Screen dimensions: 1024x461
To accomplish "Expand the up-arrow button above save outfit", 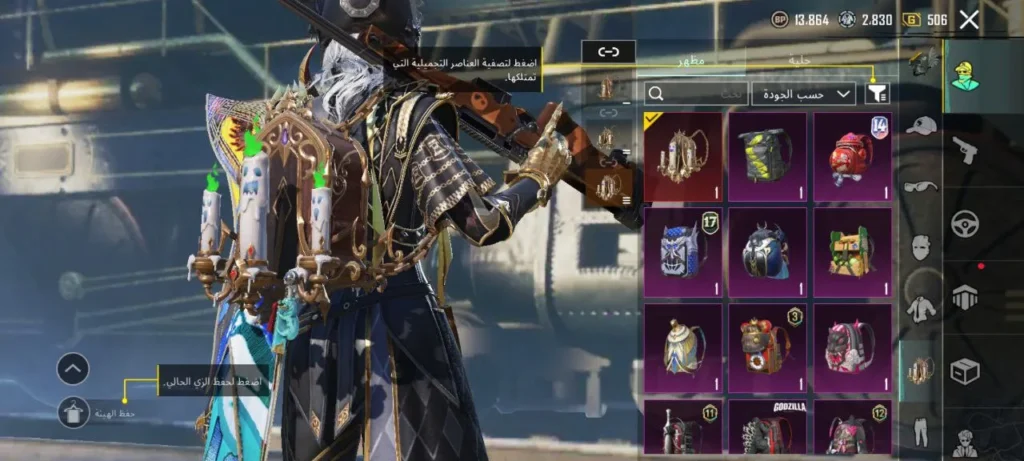I will (74, 369).
